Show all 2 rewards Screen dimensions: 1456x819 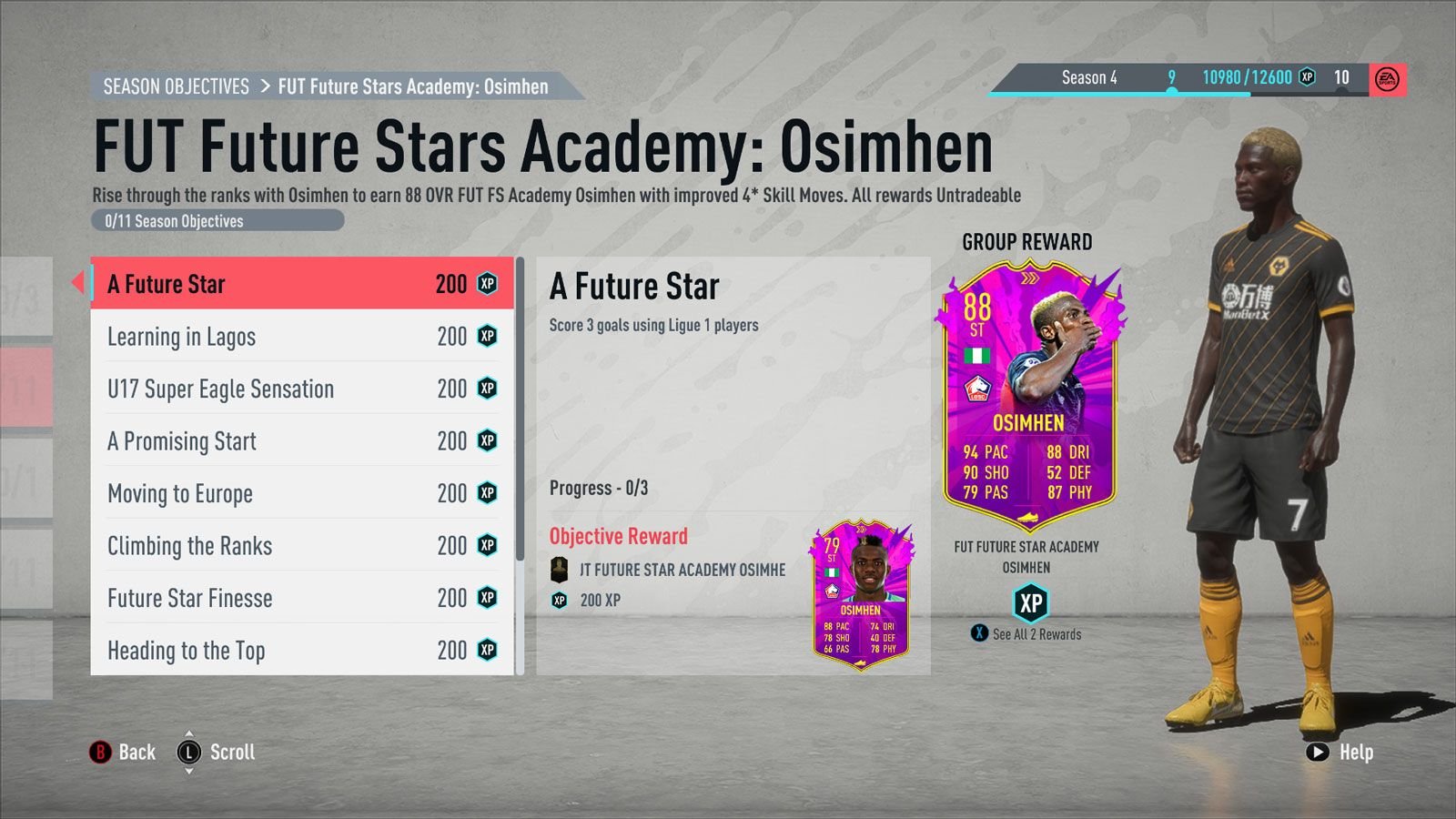pyautogui.click(x=1027, y=634)
